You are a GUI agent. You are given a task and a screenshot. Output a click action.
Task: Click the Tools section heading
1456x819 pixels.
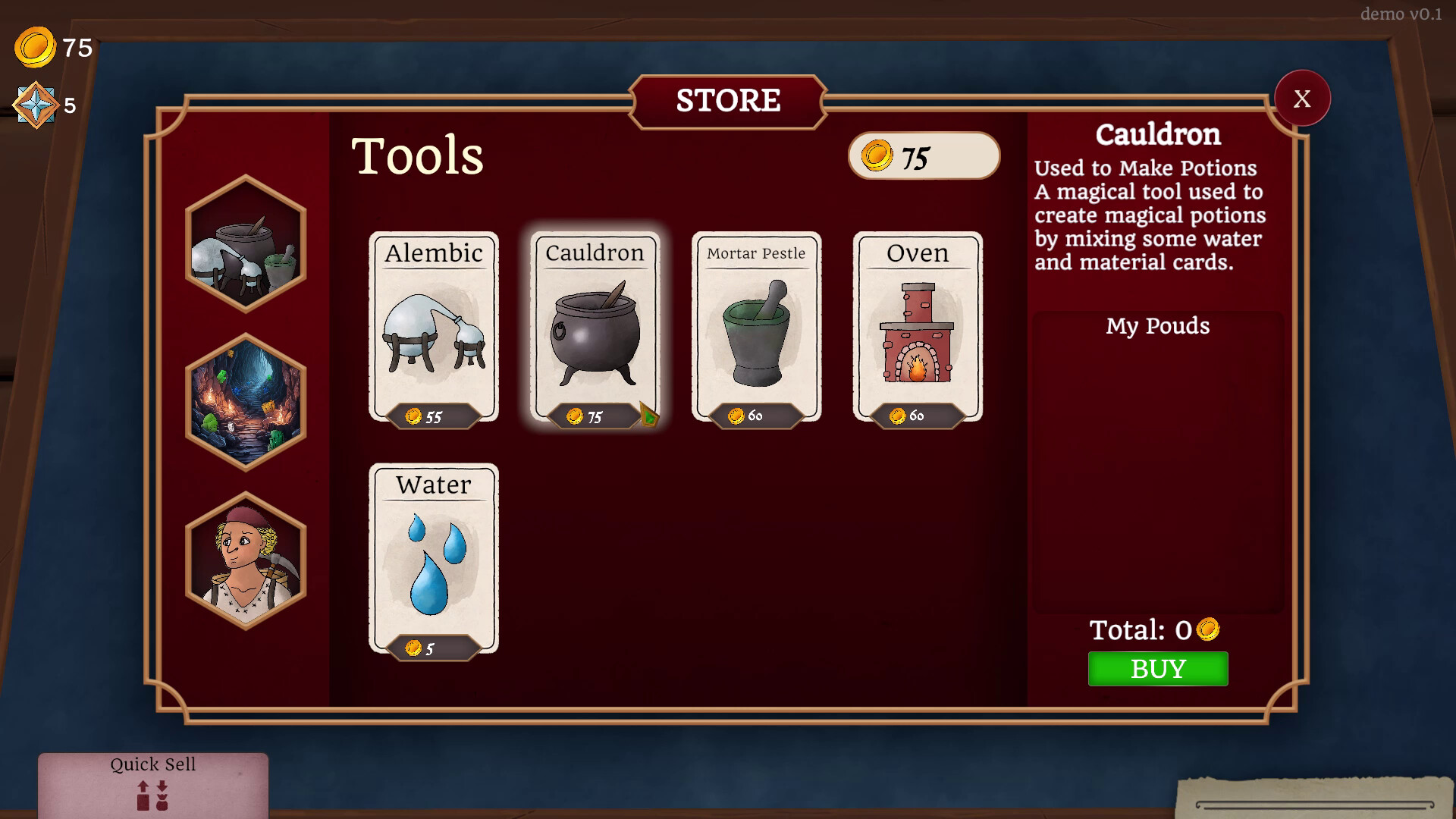[x=418, y=156]
